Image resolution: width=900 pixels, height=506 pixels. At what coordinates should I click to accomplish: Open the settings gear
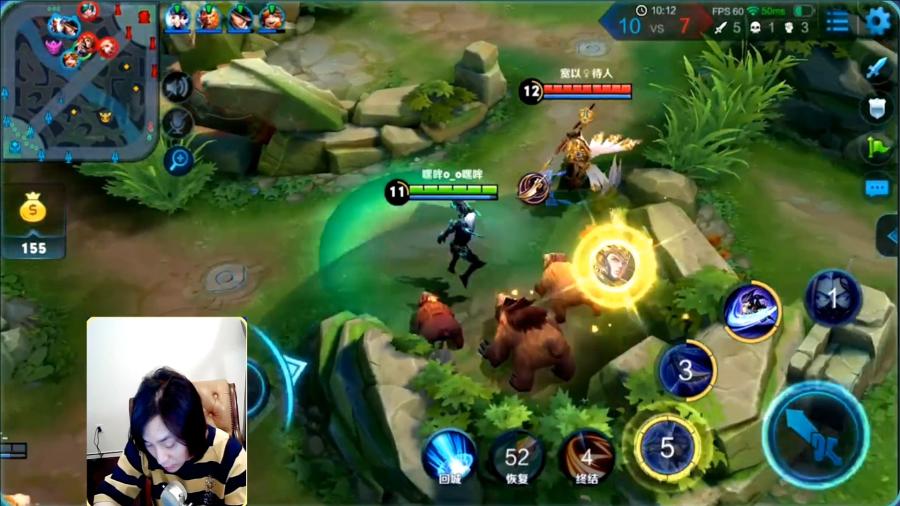point(877,20)
